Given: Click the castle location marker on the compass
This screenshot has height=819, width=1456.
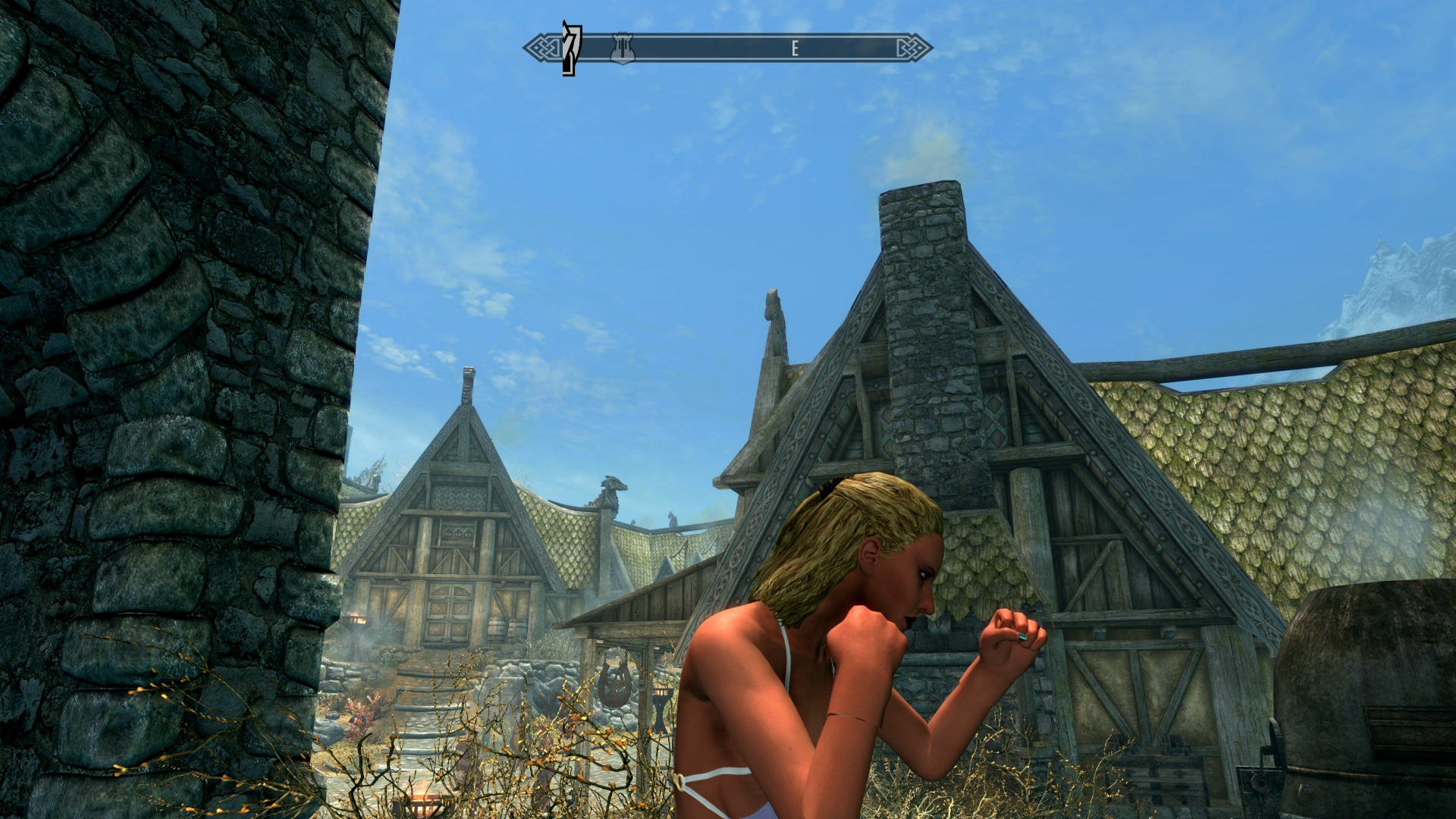Looking at the screenshot, I should 622,48.
